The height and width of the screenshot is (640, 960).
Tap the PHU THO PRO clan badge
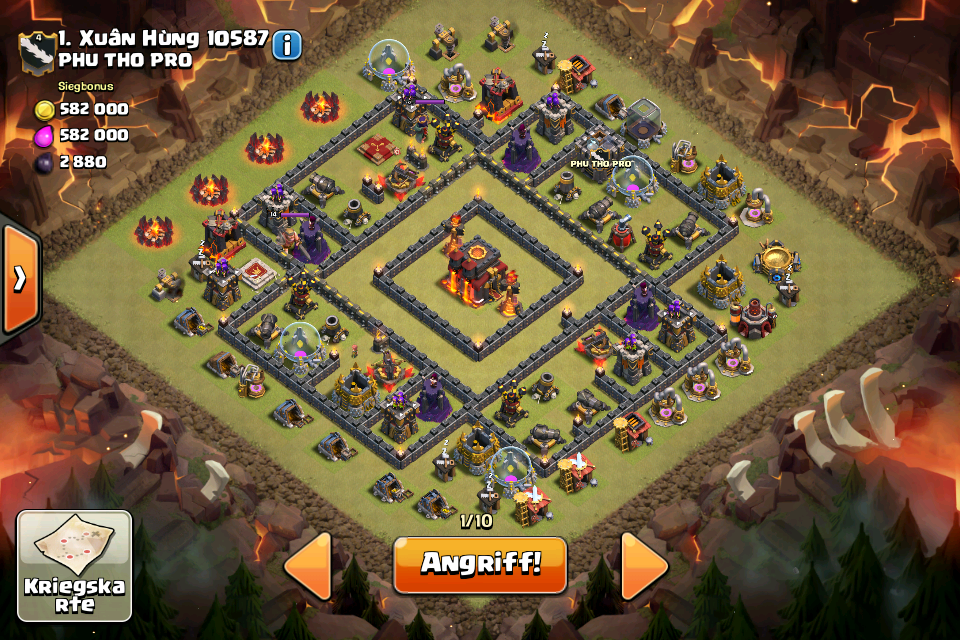(37, 51)
